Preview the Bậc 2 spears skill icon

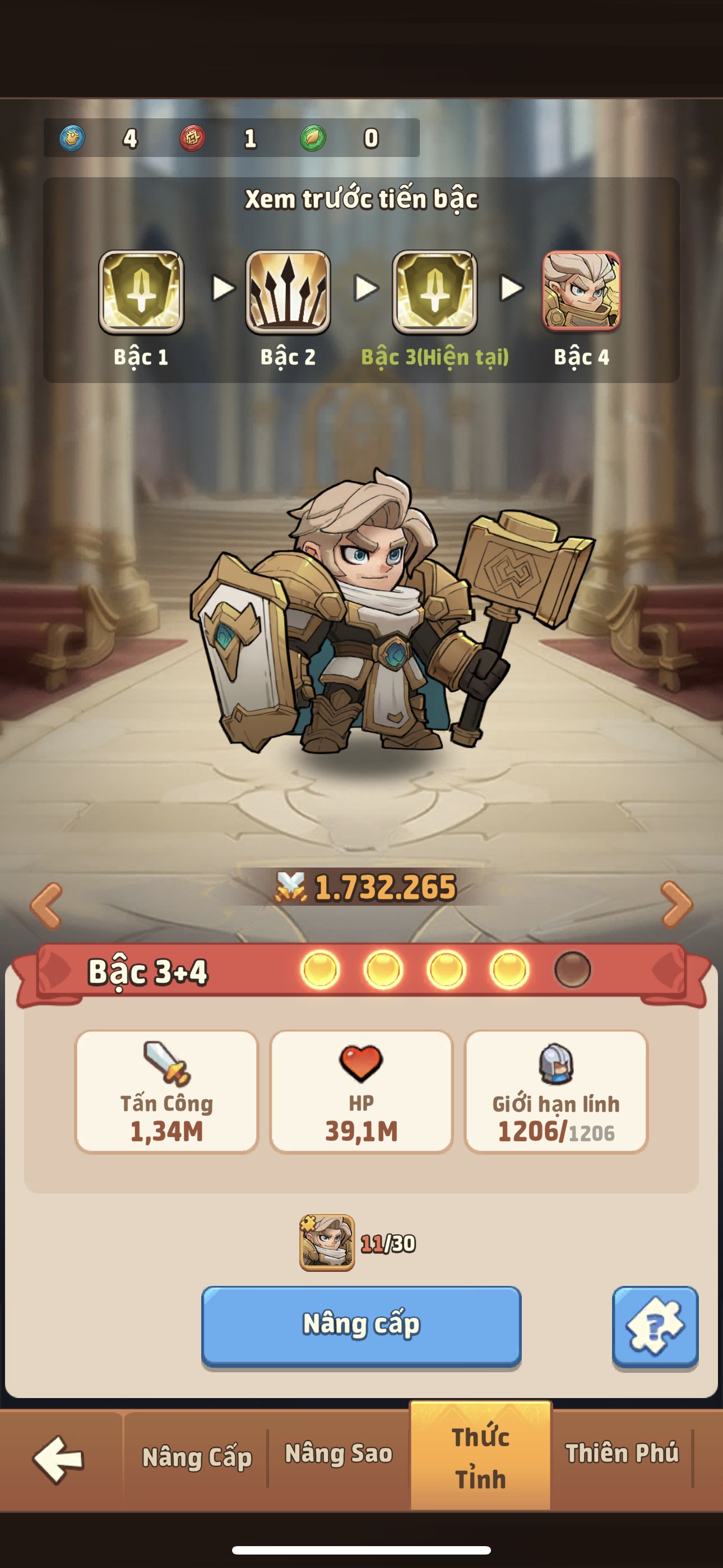(288, 292)
